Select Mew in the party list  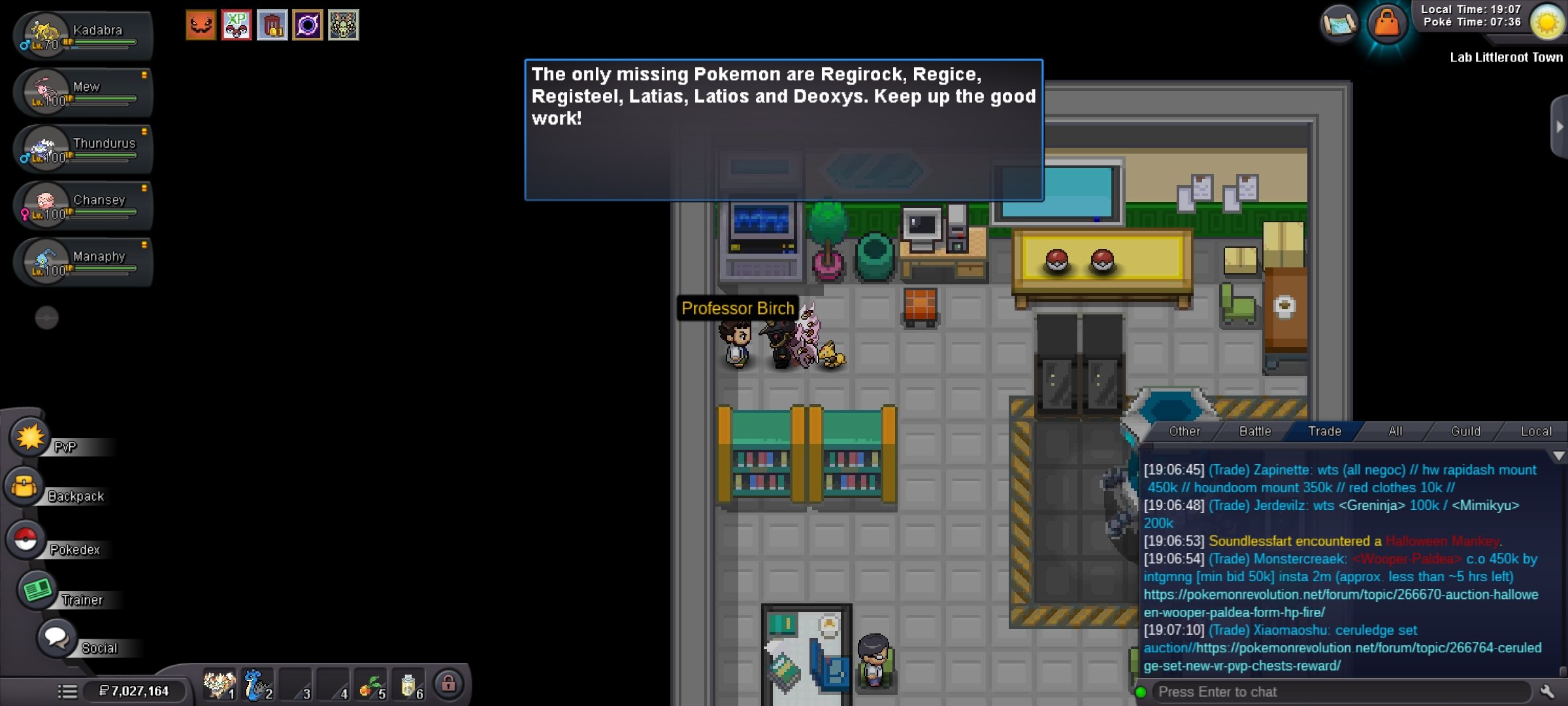point(82,93)
